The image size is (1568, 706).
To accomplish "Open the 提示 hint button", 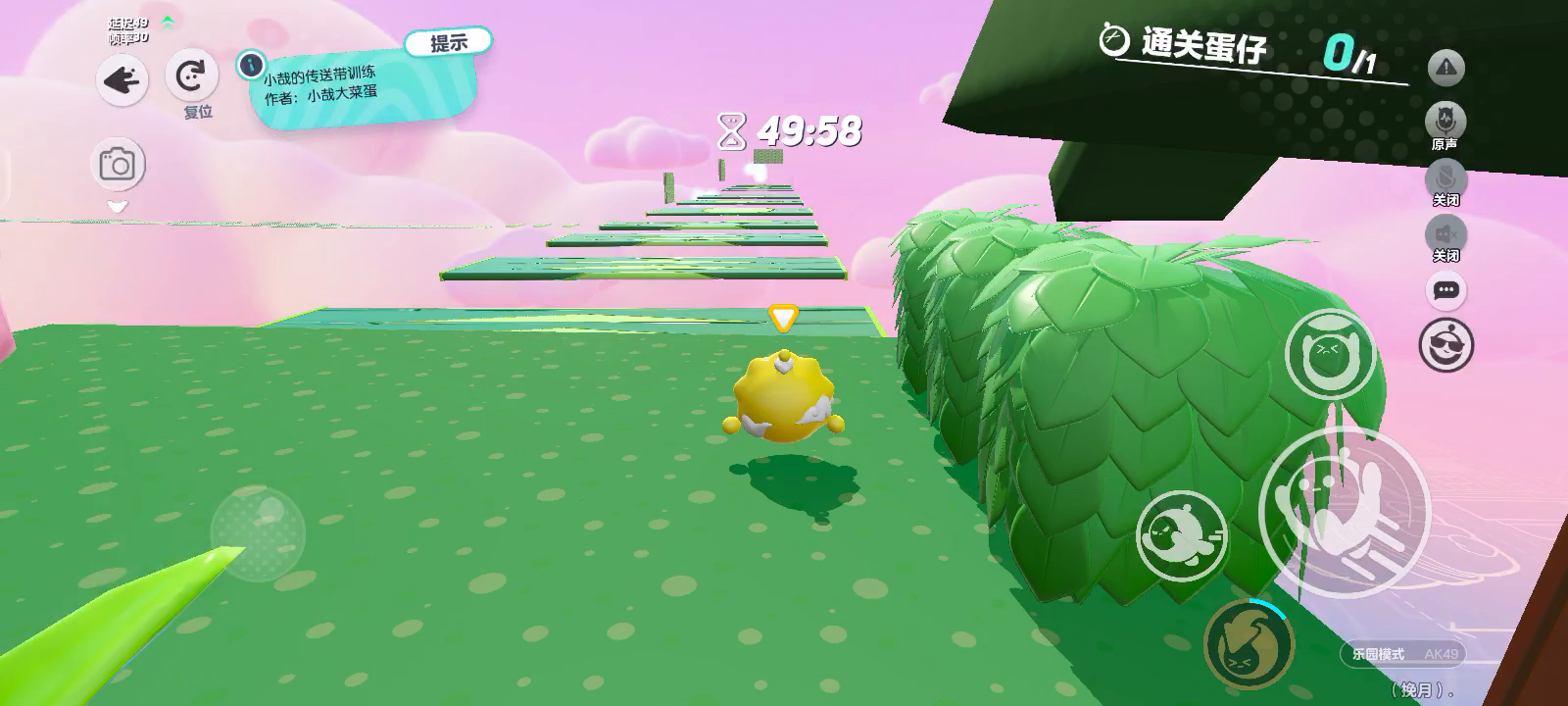I will [x=448, y=42].
